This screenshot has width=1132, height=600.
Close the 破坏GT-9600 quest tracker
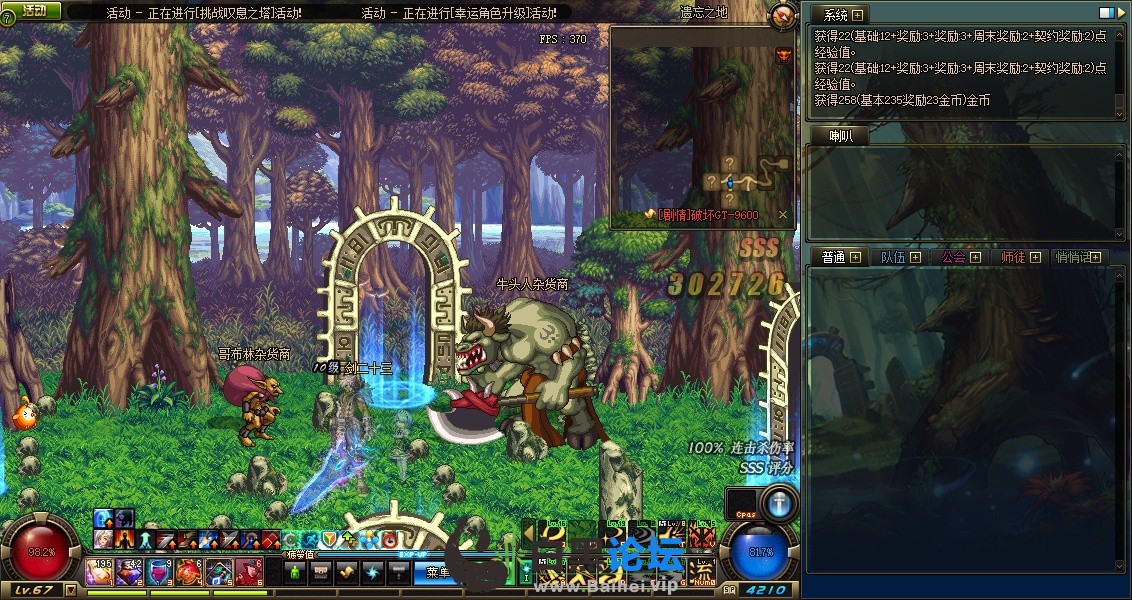pyautogui.click(x=783, y=215)
